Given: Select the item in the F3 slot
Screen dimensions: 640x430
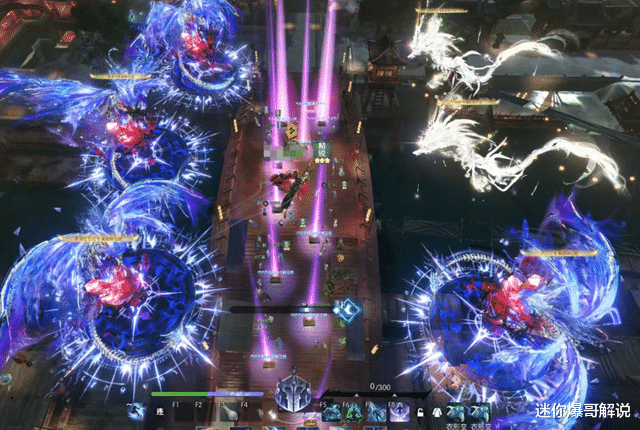Looking at the screenshot, I should 229,411.
